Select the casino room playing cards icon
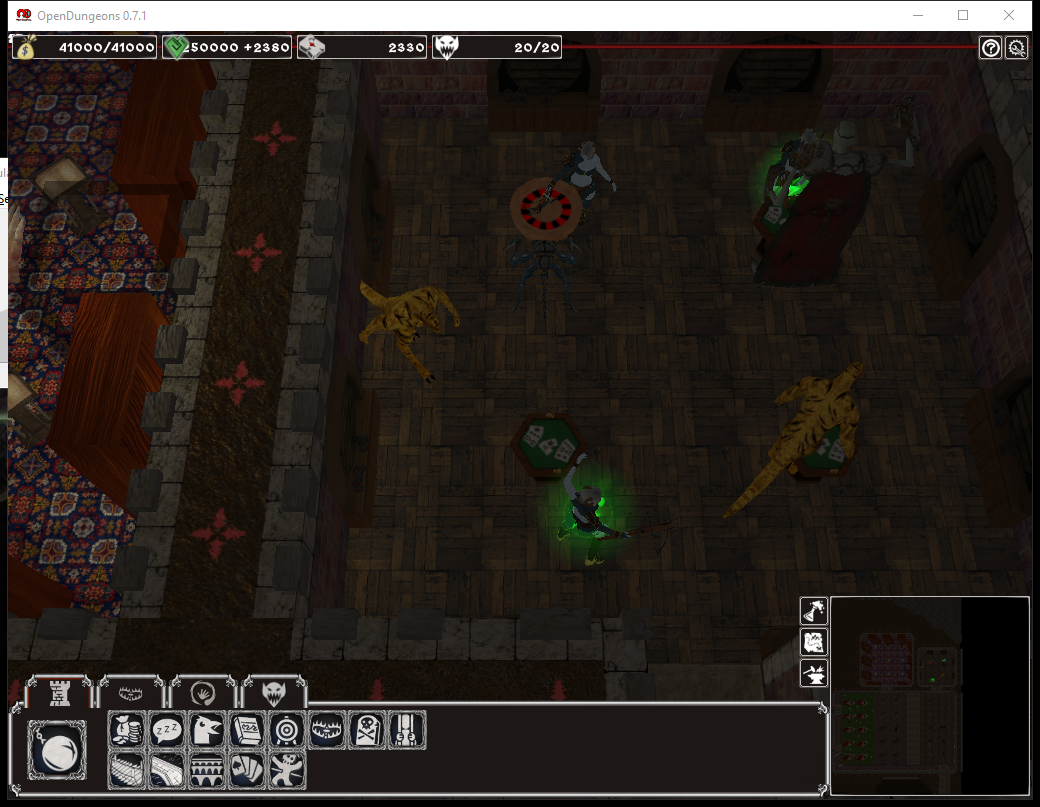The image size is (1040, 807). tap(247, 771)
